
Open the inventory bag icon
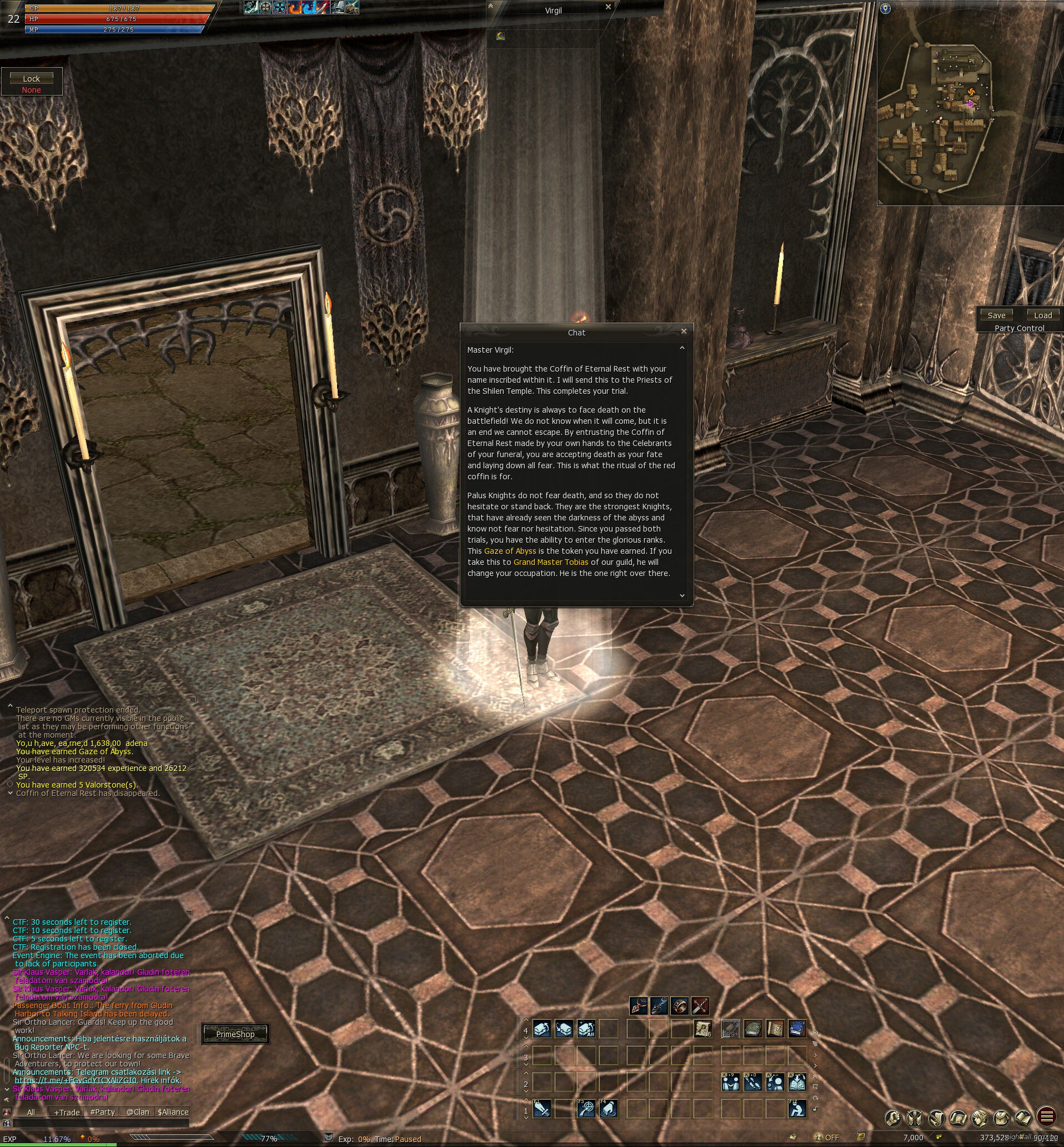(x=1001, y=1118)
